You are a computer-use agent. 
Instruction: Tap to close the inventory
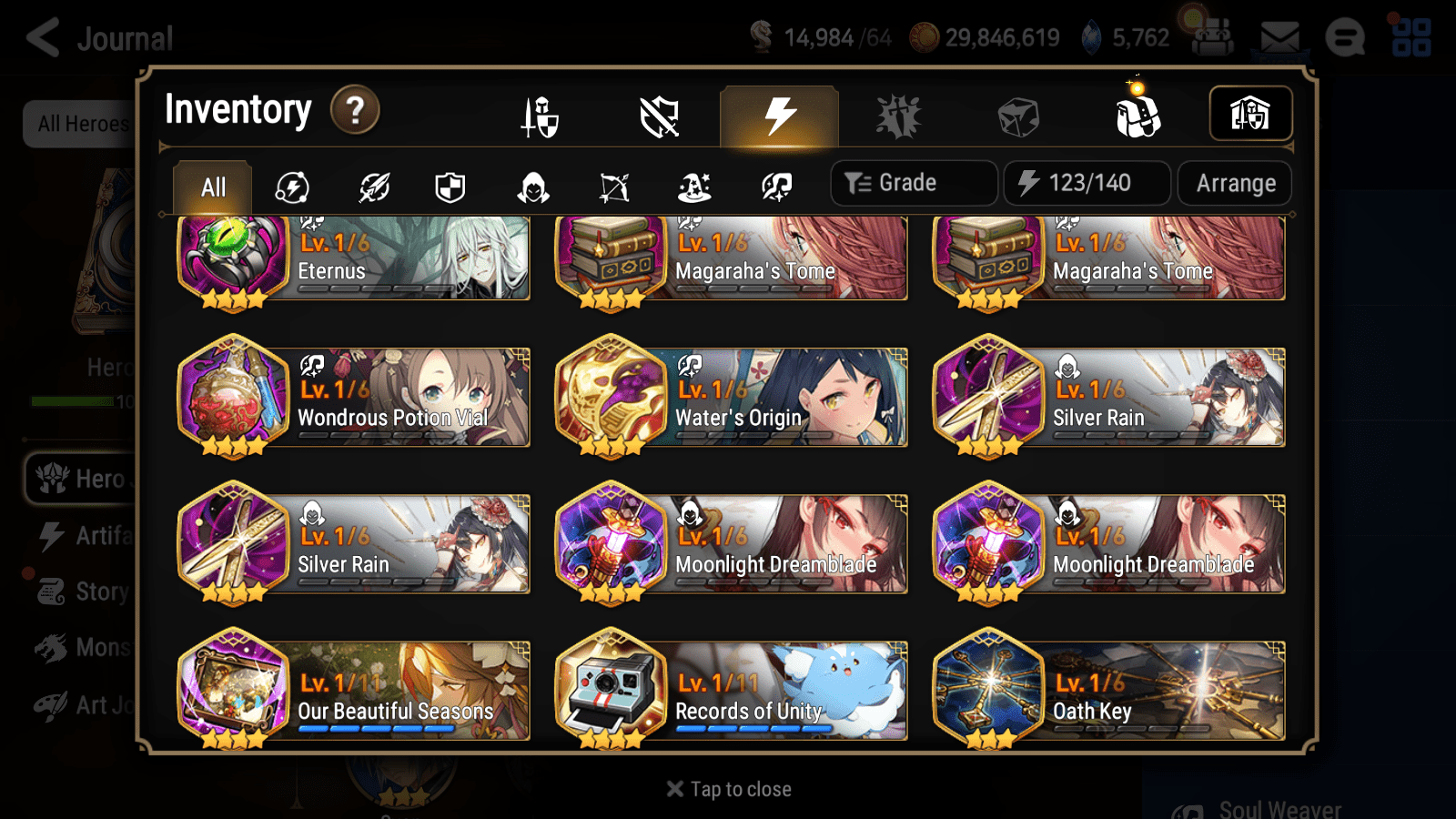[x=727, y=788]
